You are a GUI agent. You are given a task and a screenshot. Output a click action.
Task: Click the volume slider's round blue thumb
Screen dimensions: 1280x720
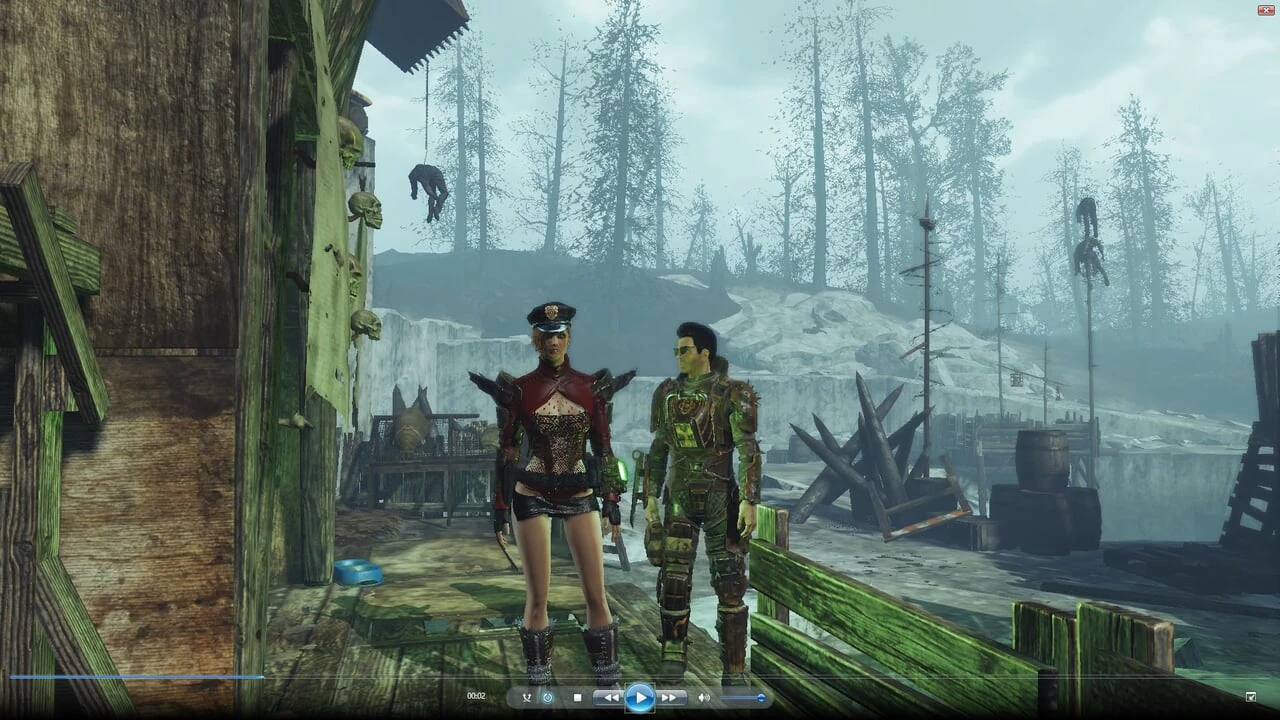point(762,697)
